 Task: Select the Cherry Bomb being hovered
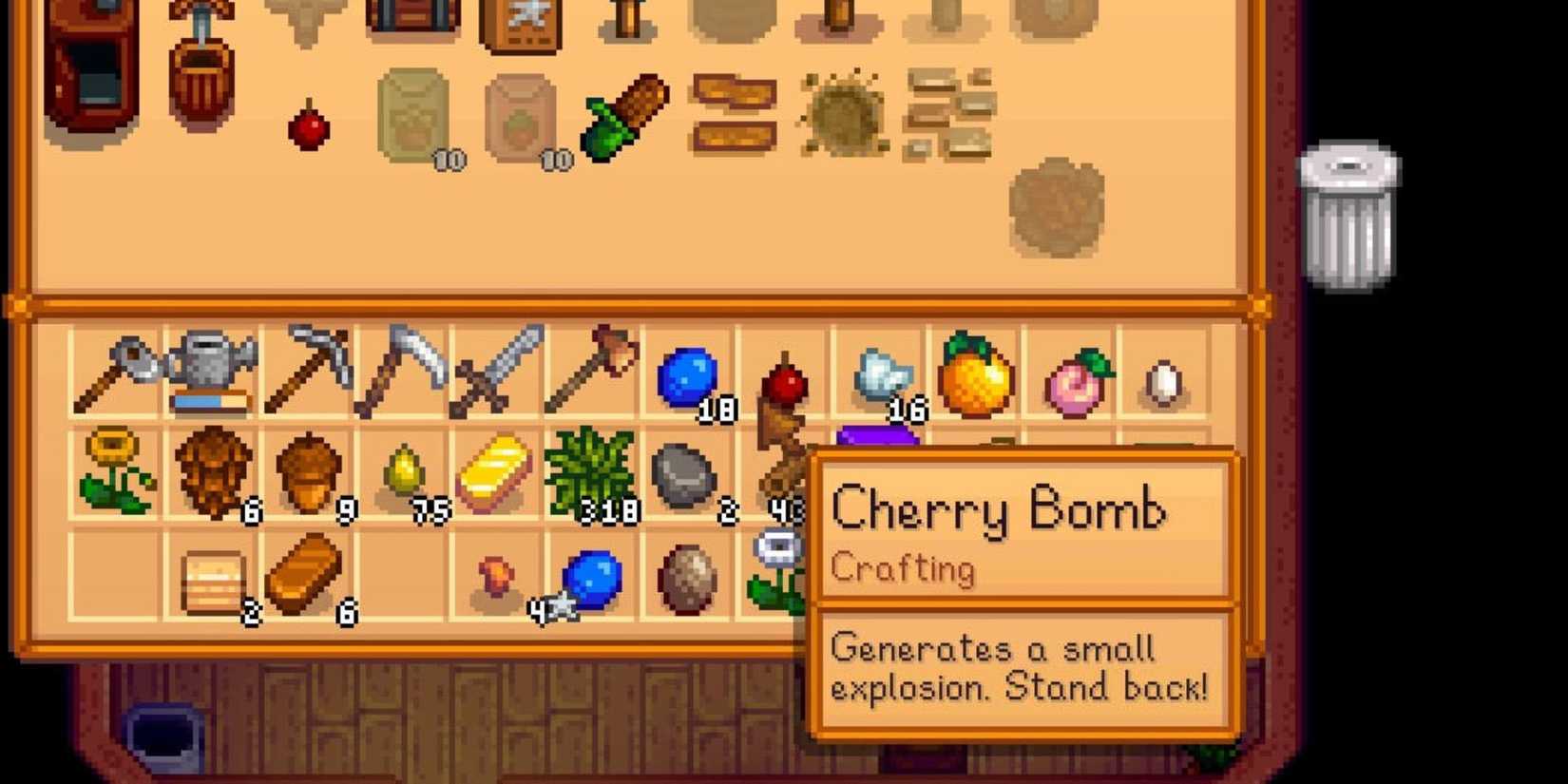[x=784, y=380]
